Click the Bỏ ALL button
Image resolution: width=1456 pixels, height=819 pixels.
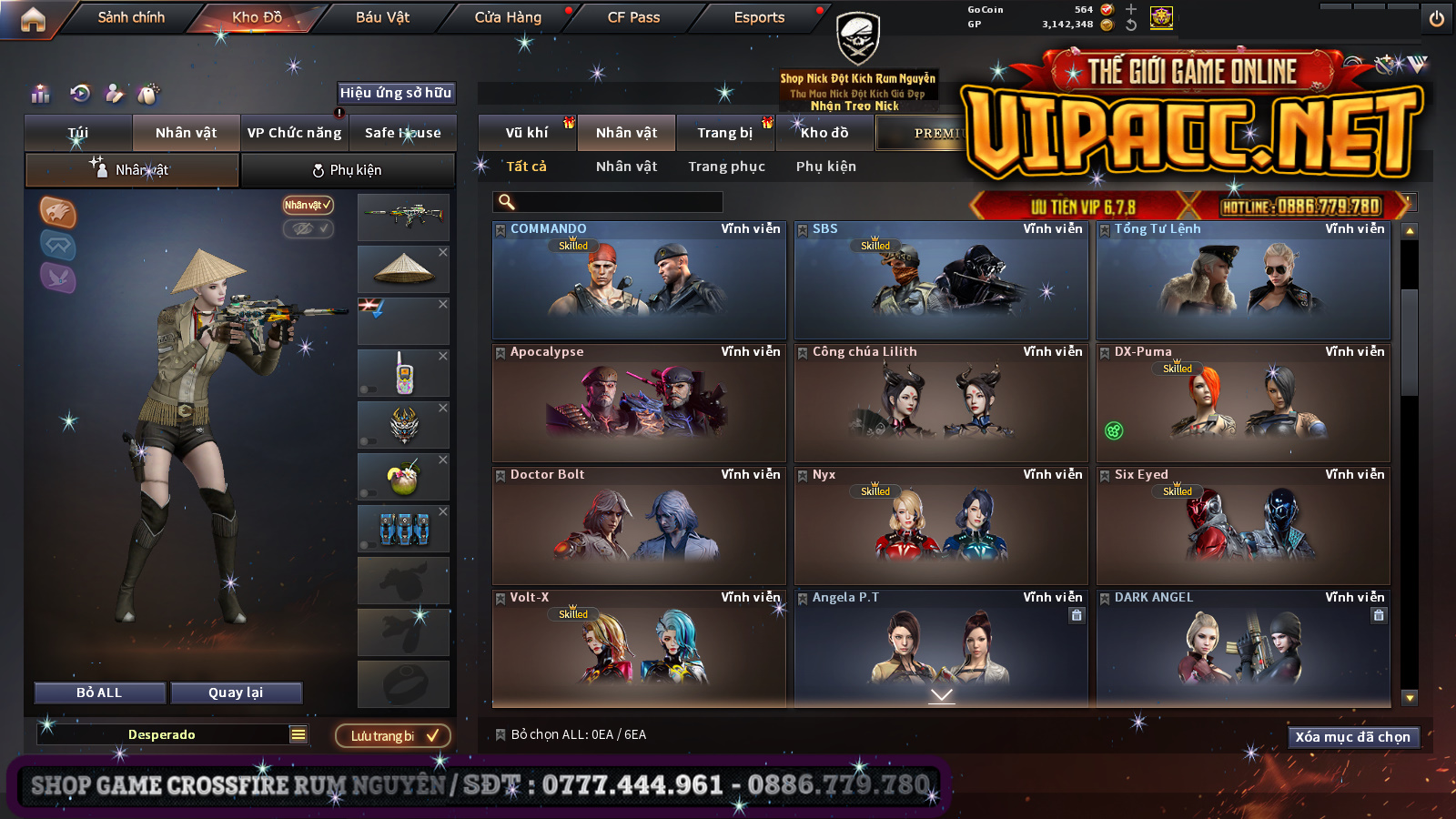(x=99, y=693)
